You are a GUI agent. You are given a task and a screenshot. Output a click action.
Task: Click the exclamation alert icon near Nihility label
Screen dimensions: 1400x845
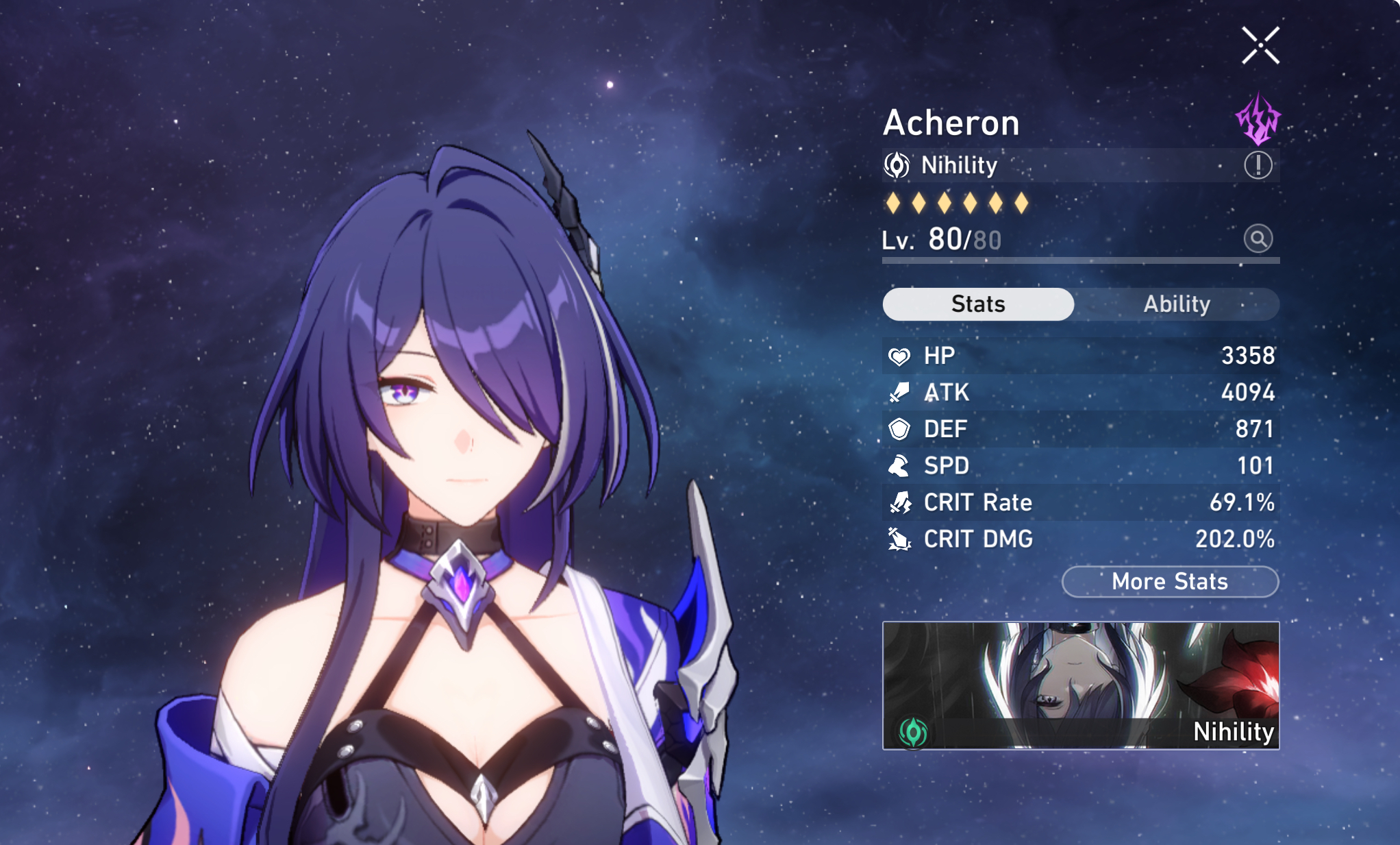[1258, 164]
